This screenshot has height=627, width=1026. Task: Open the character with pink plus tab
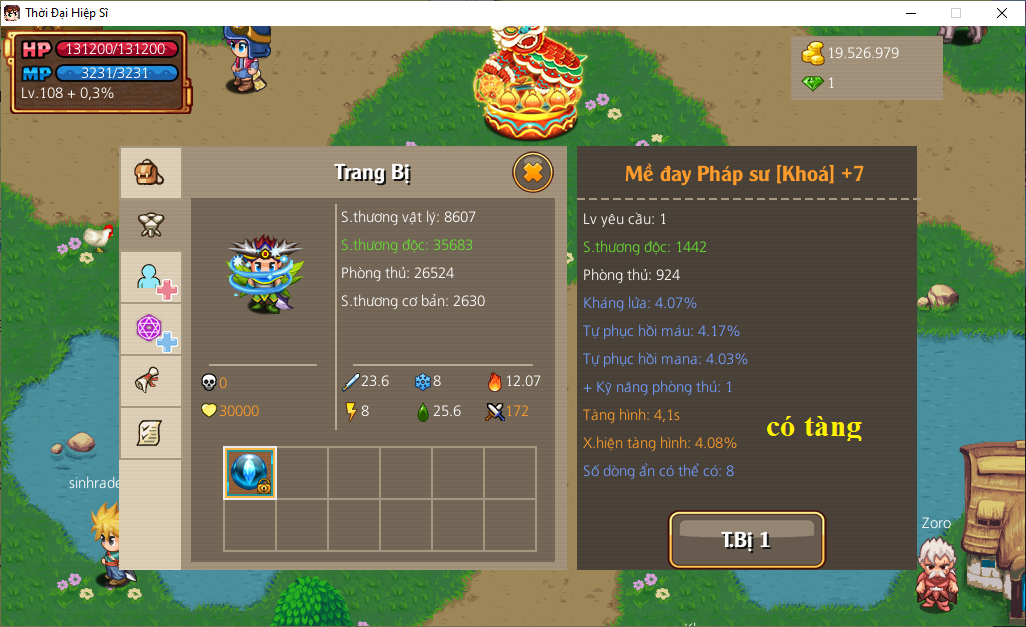(x=152, y=278)
